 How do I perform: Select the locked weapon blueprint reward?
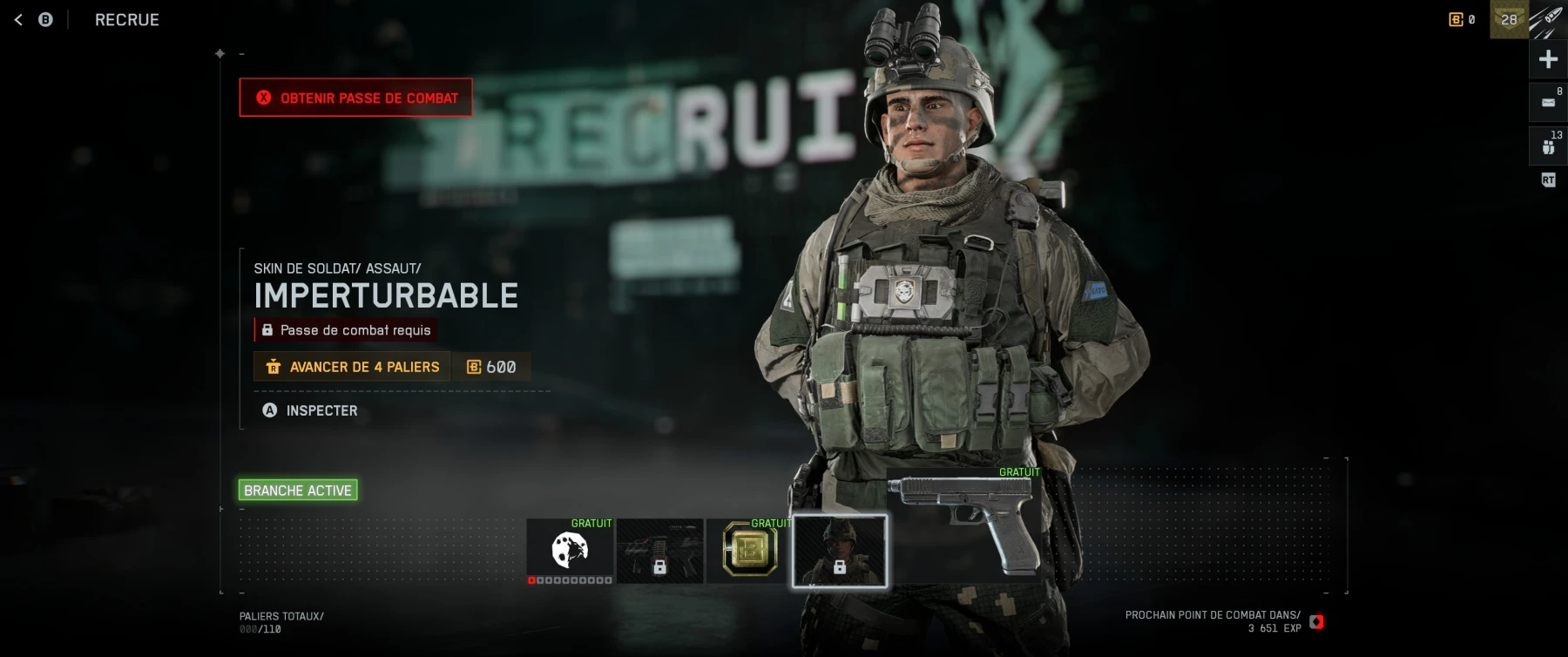[659, 552]
